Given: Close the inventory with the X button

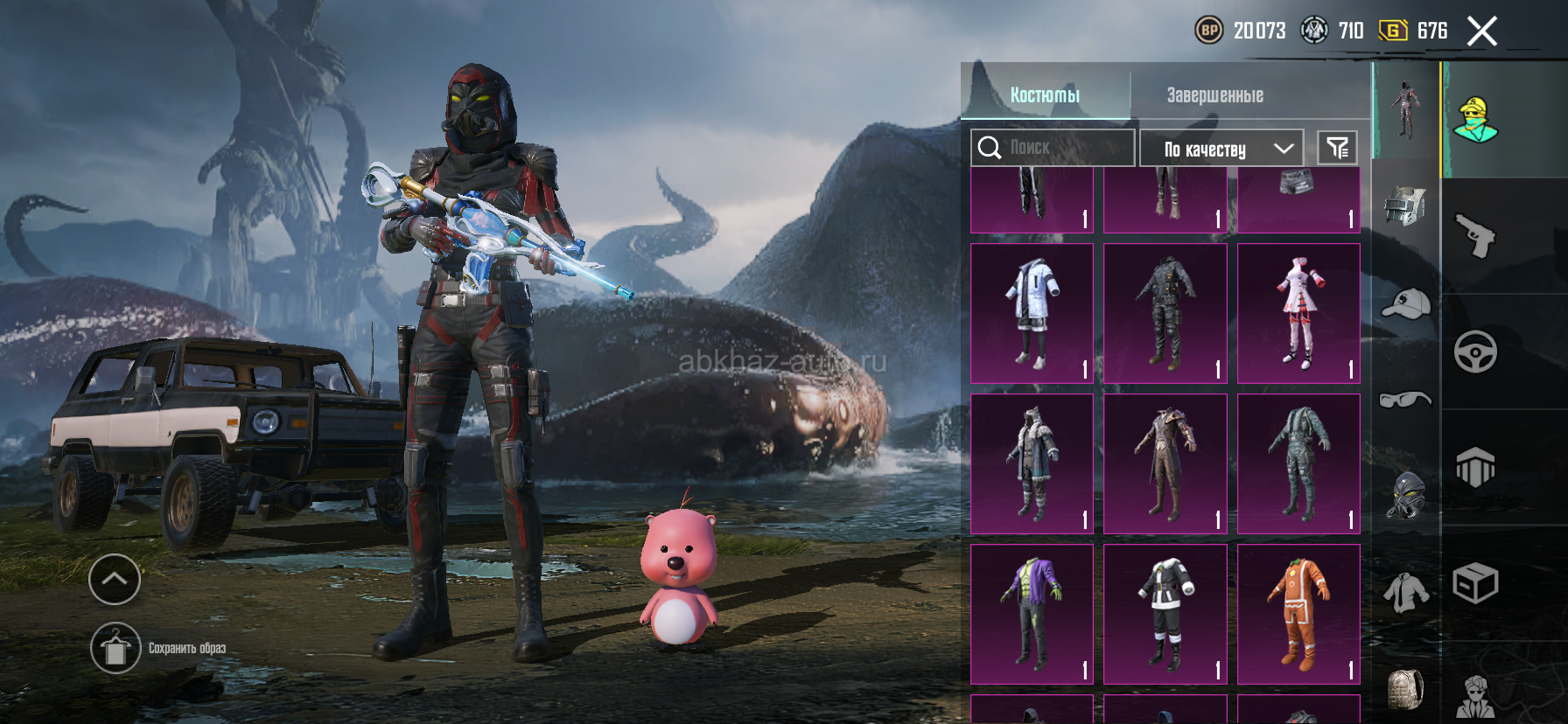Looking at the screenshot, I should tap(1482, 31).
